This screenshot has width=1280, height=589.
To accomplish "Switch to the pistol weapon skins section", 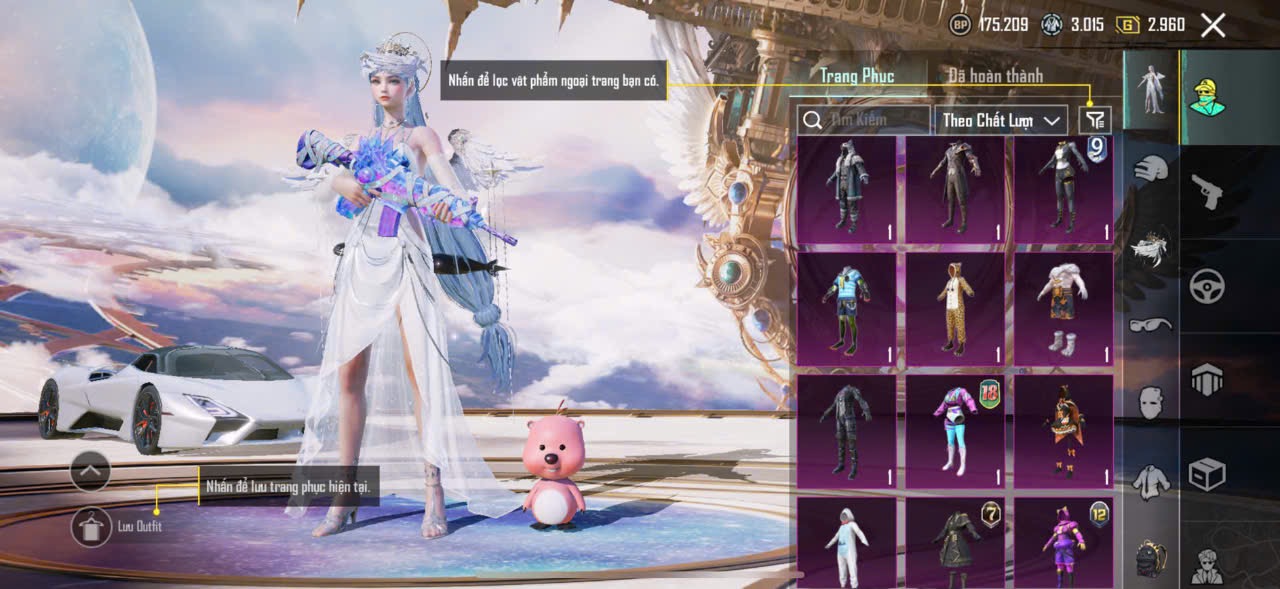I will click(1207, 190).
